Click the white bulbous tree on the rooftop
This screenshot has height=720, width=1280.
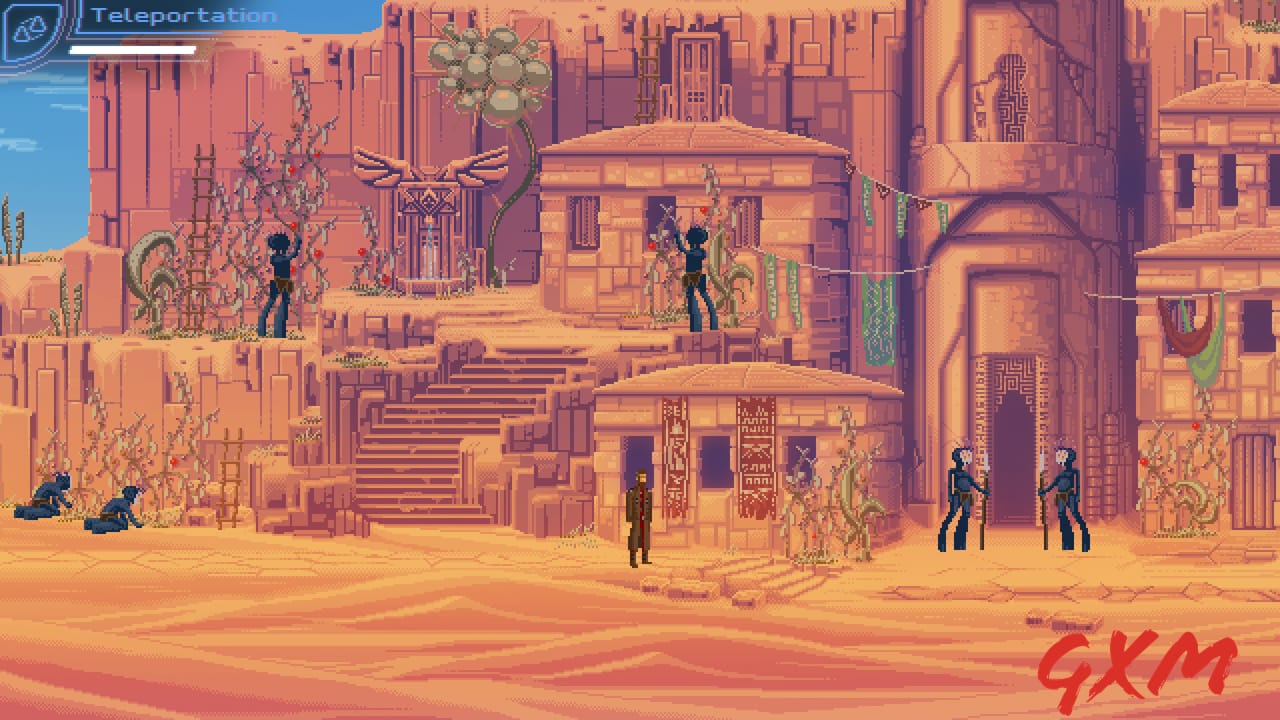point(485,80)
